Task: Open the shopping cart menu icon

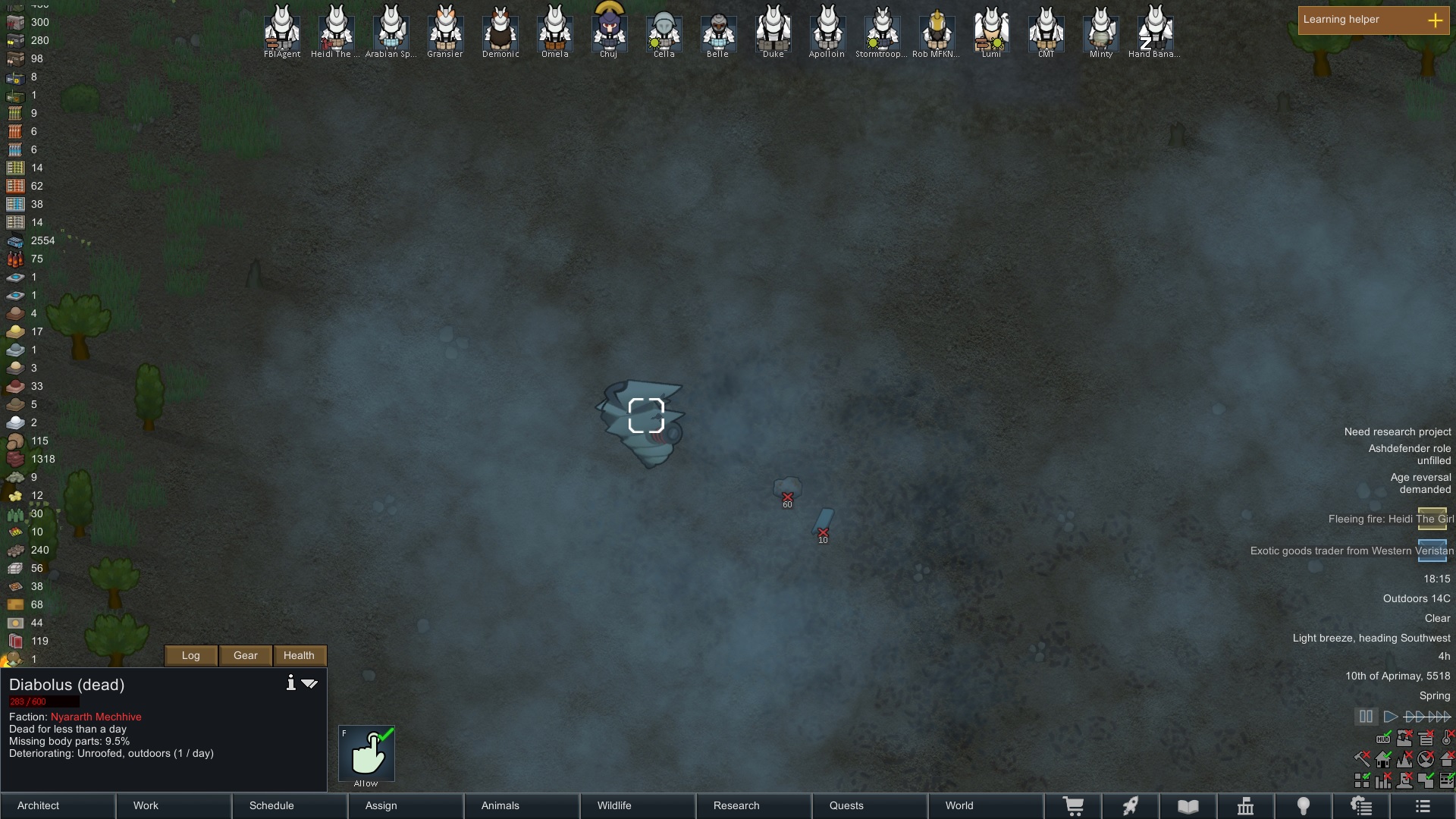Action: [x=1073, y=806]
